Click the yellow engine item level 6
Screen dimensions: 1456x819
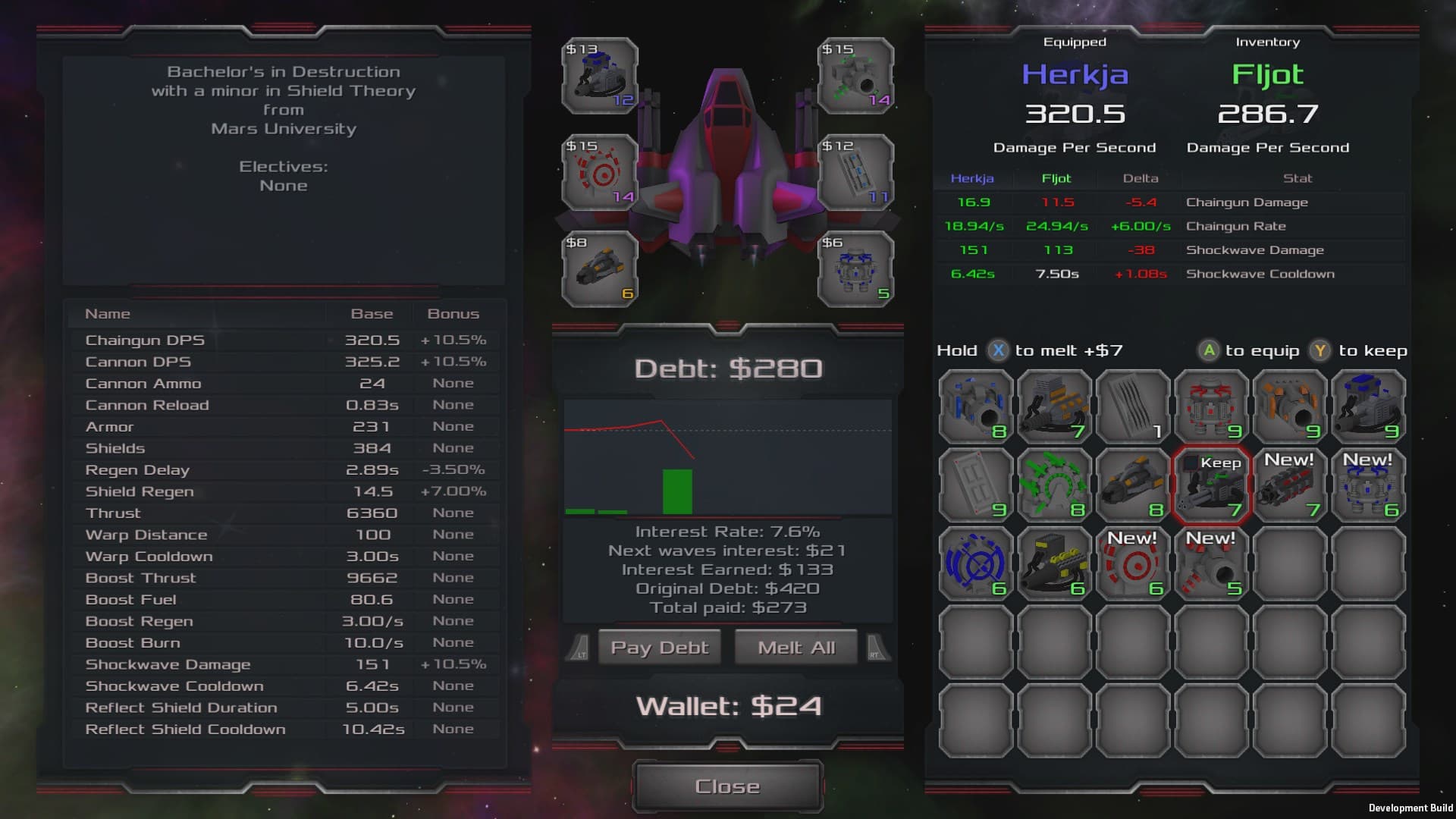click(1054, 563)
